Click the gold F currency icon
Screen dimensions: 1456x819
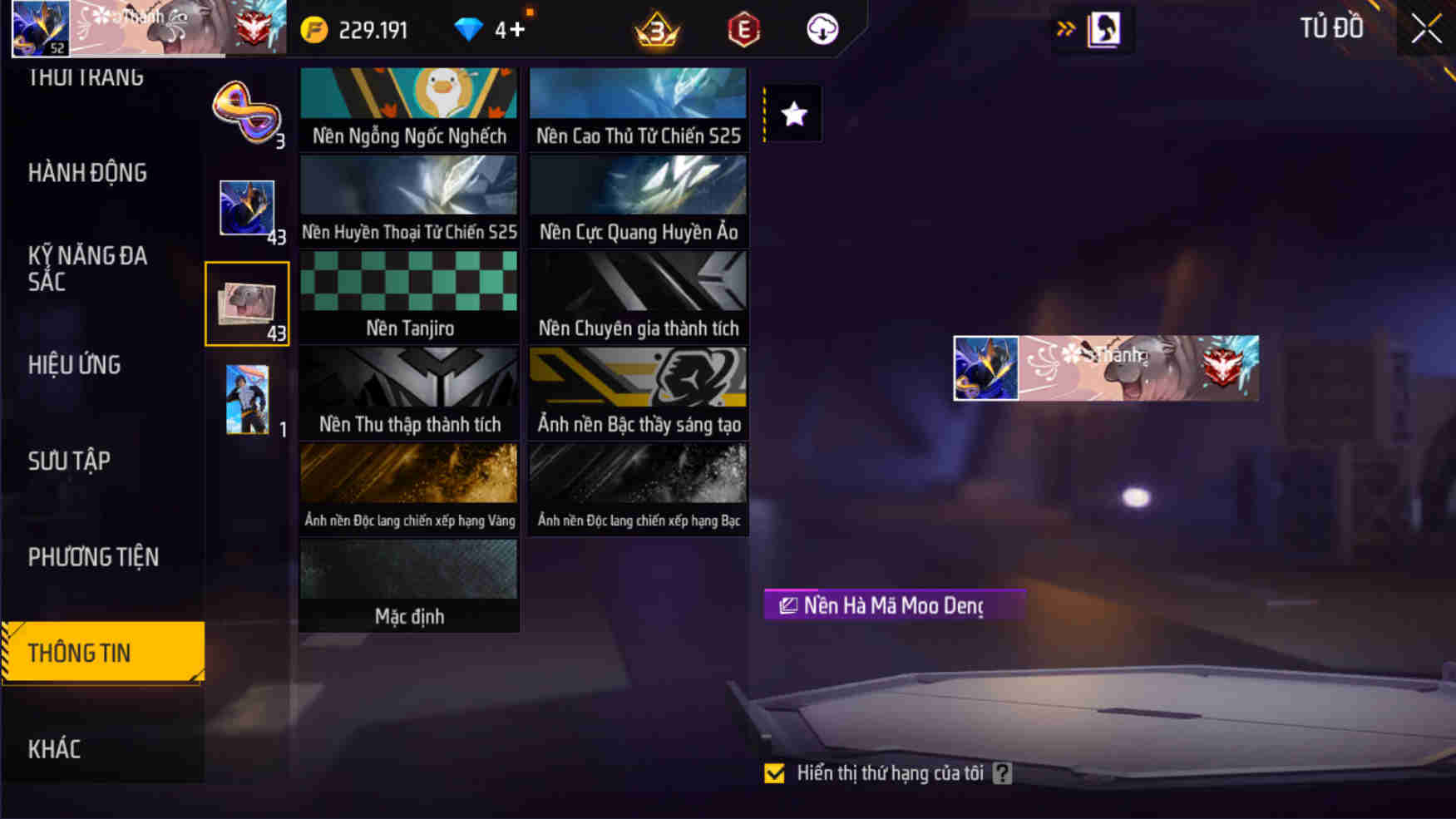tap(314, 28)
